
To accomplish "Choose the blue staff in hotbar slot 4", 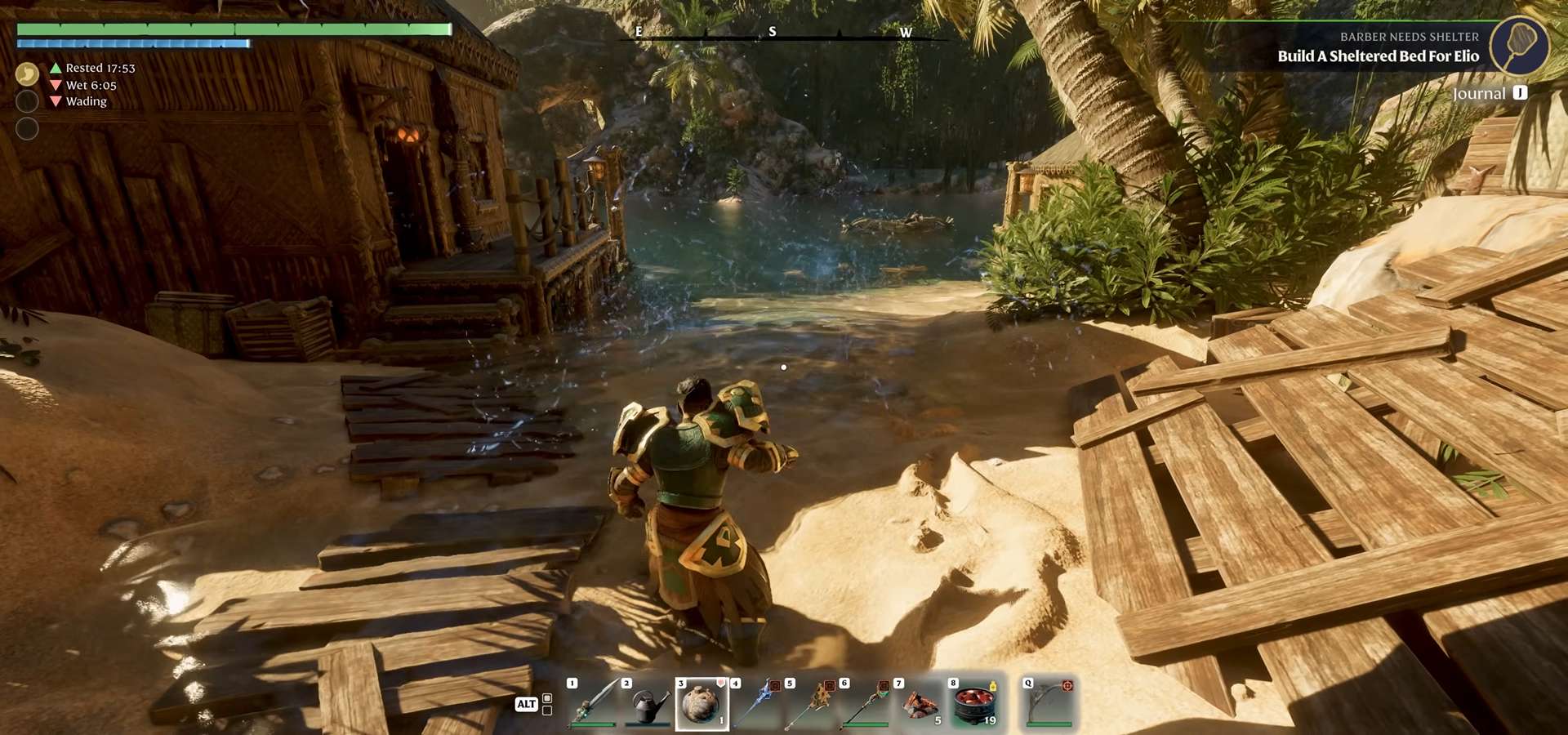I will pos(757,703).
